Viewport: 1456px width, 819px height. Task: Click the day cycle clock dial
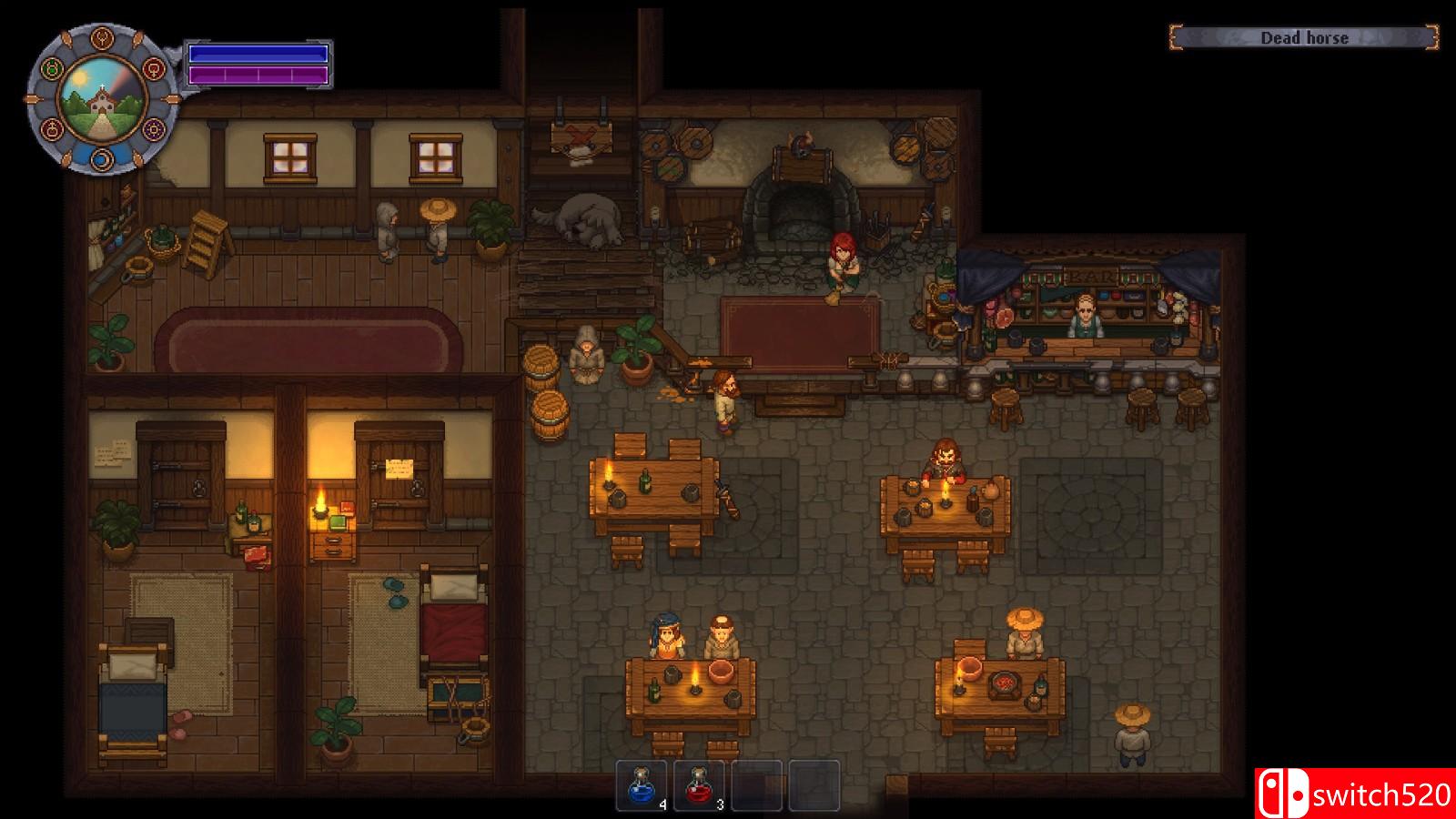(102, 98)
